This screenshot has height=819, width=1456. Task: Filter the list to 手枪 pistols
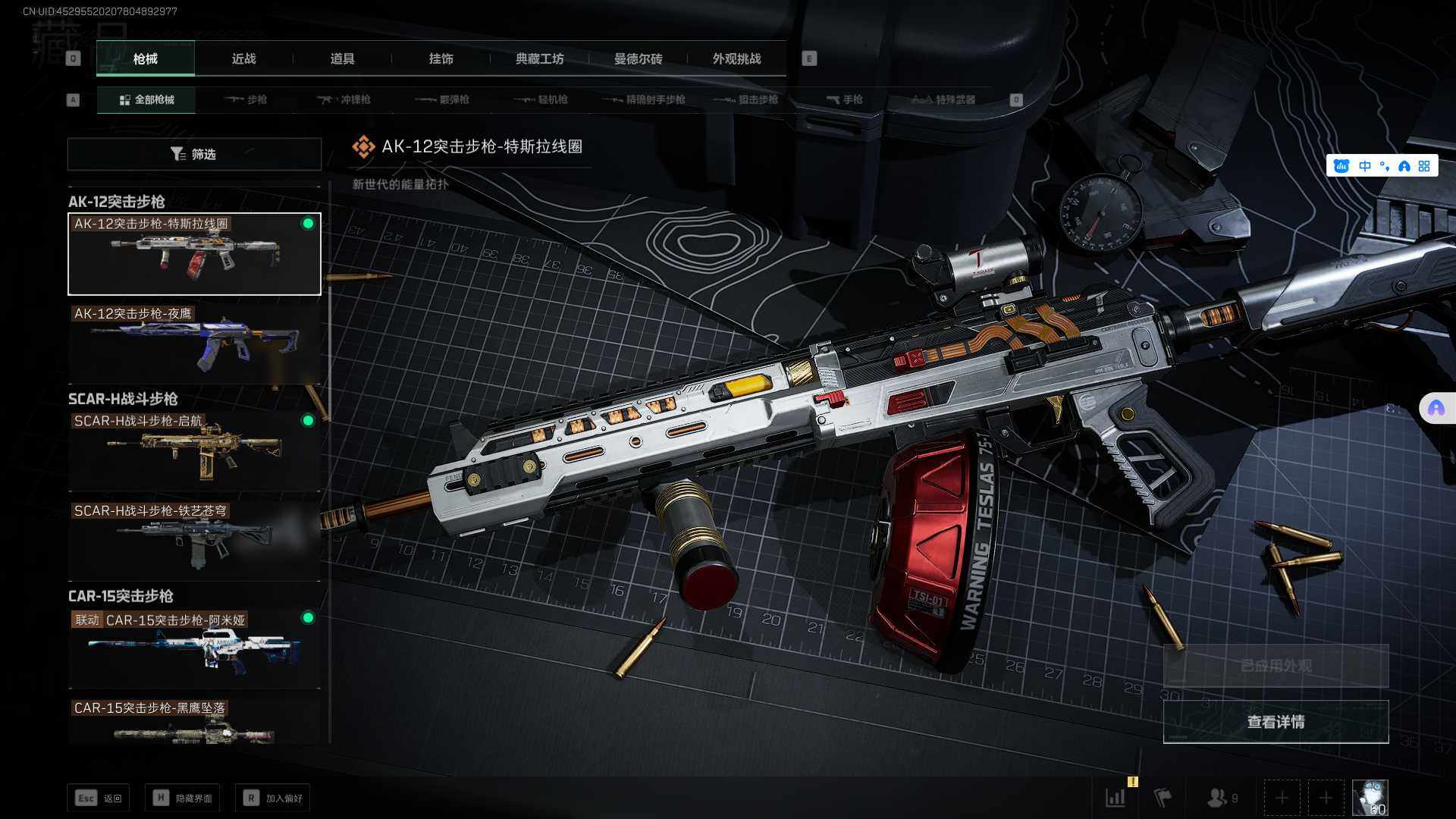click(845, 99)
